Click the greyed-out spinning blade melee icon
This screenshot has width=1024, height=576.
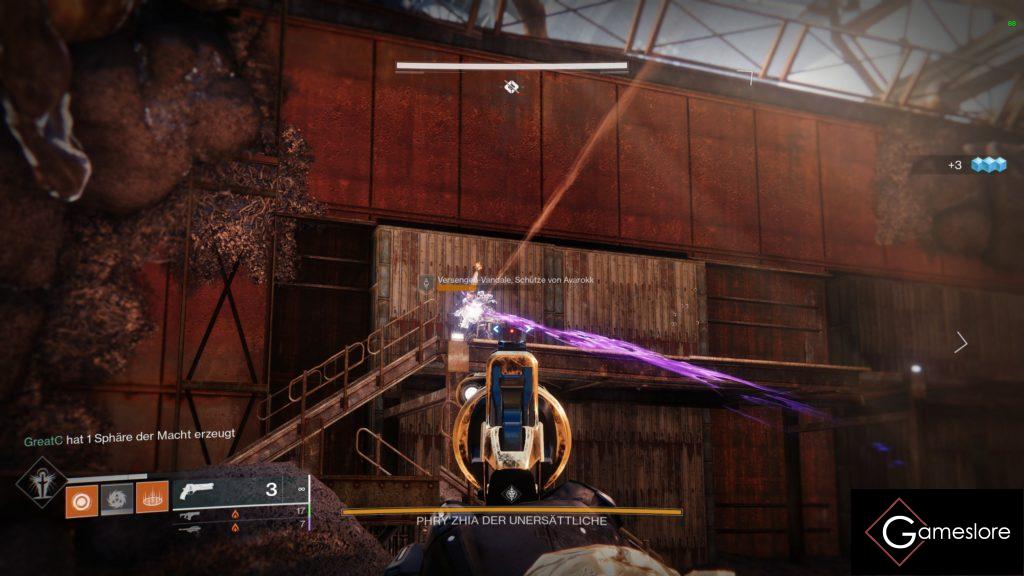click(x=116, y=496)
